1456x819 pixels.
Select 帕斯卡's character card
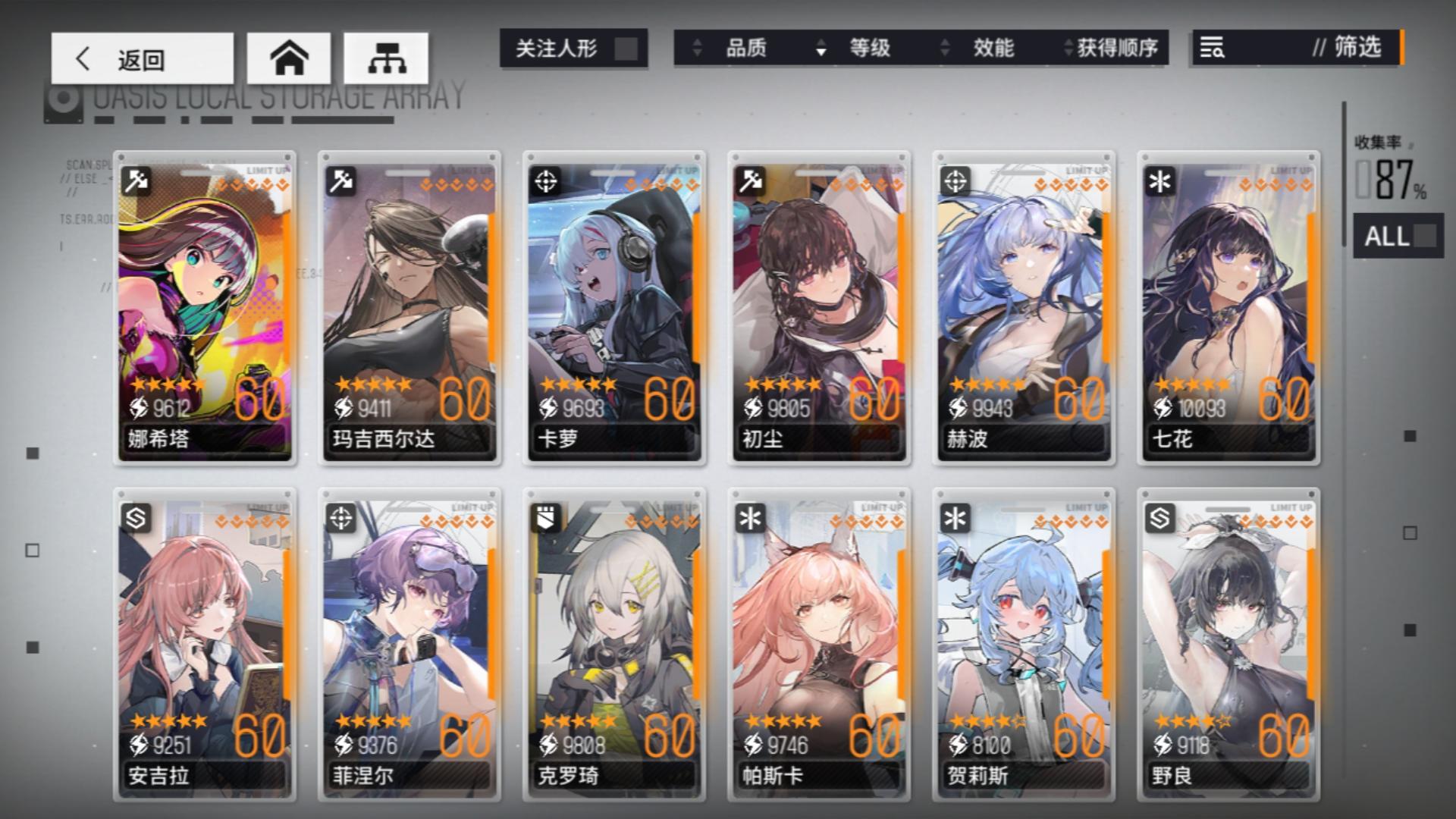tap(819, 645)
